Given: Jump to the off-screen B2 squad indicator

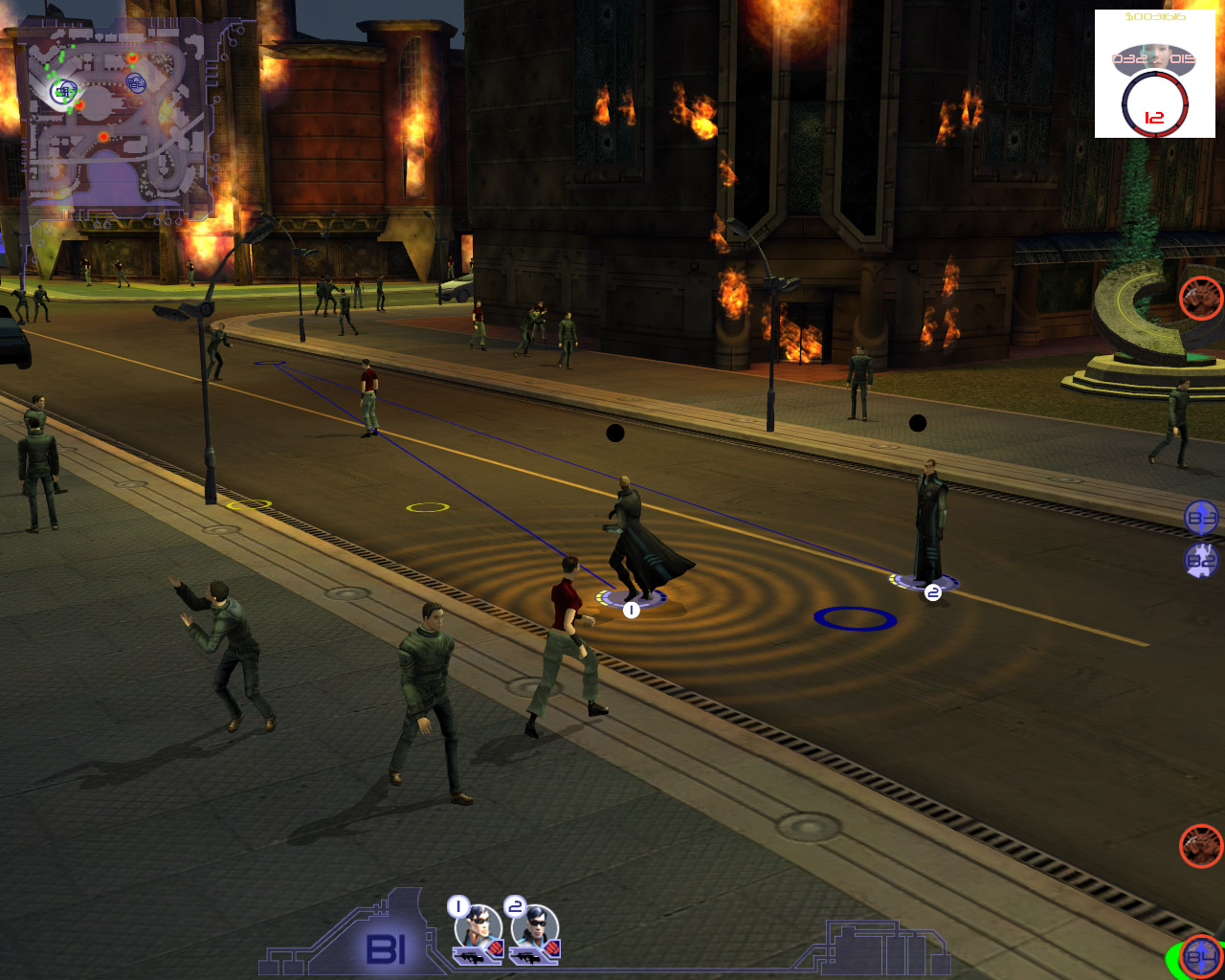Looking at the screenshot, I should [x=1201, y=560].
